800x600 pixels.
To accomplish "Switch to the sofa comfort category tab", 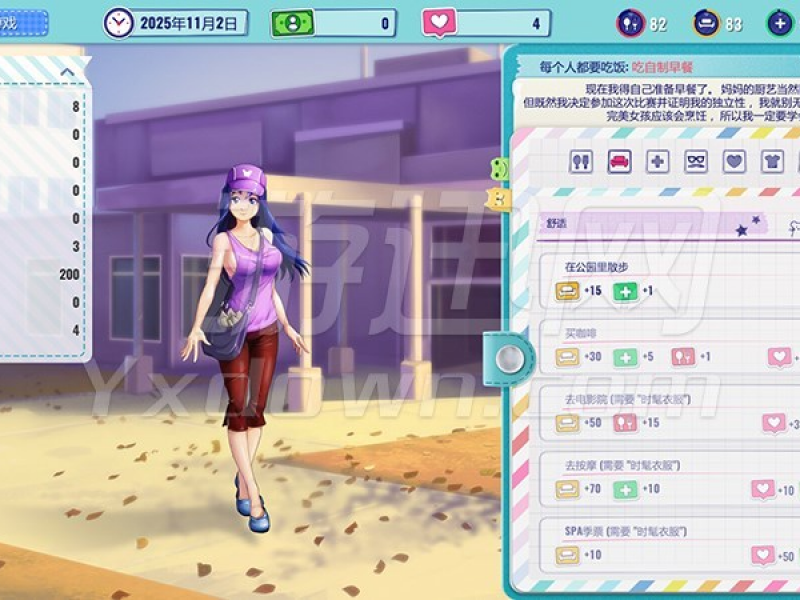I will (619, 161).
